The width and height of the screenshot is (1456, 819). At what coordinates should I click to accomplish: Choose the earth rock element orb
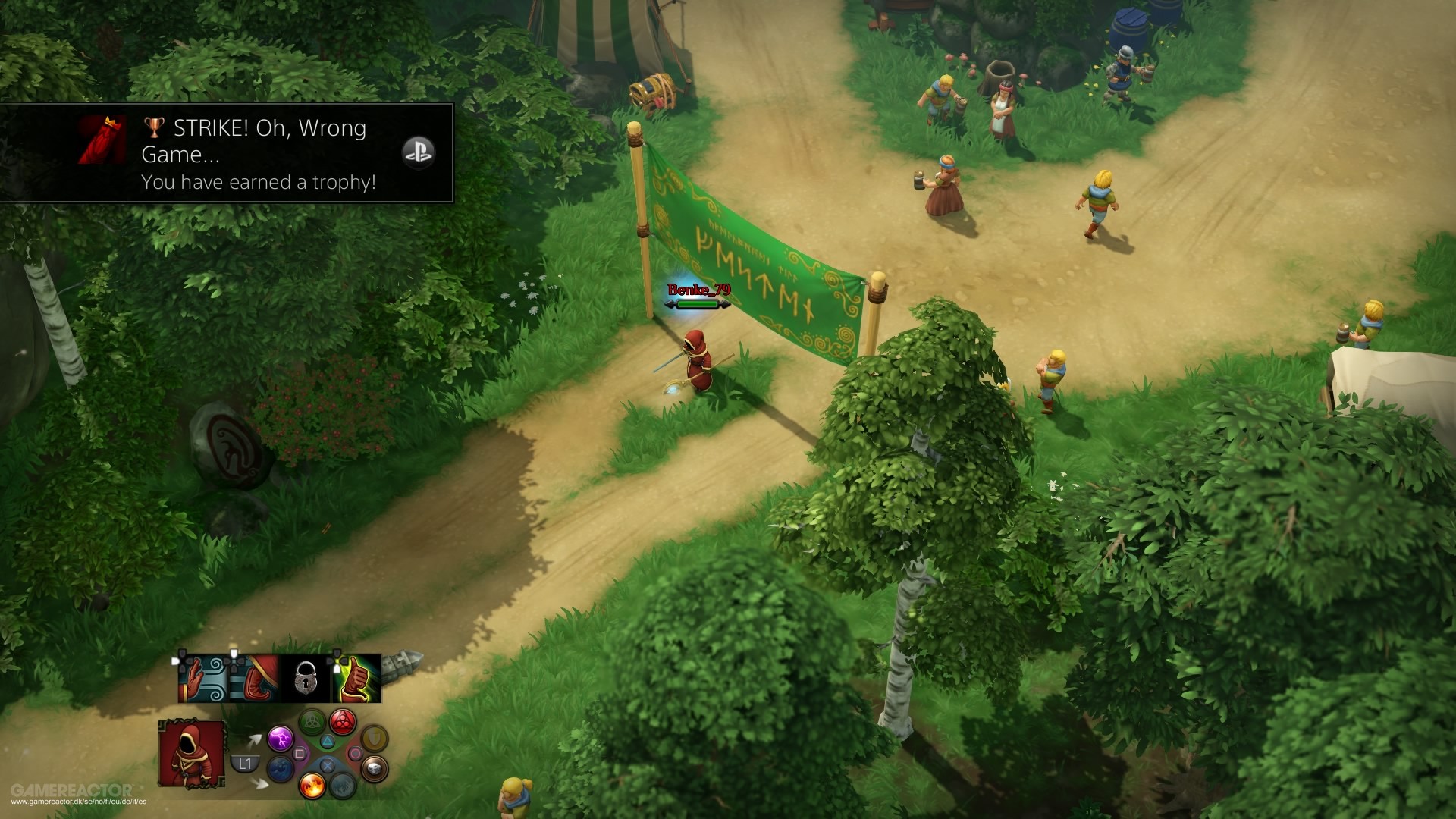tap(373, 768)
